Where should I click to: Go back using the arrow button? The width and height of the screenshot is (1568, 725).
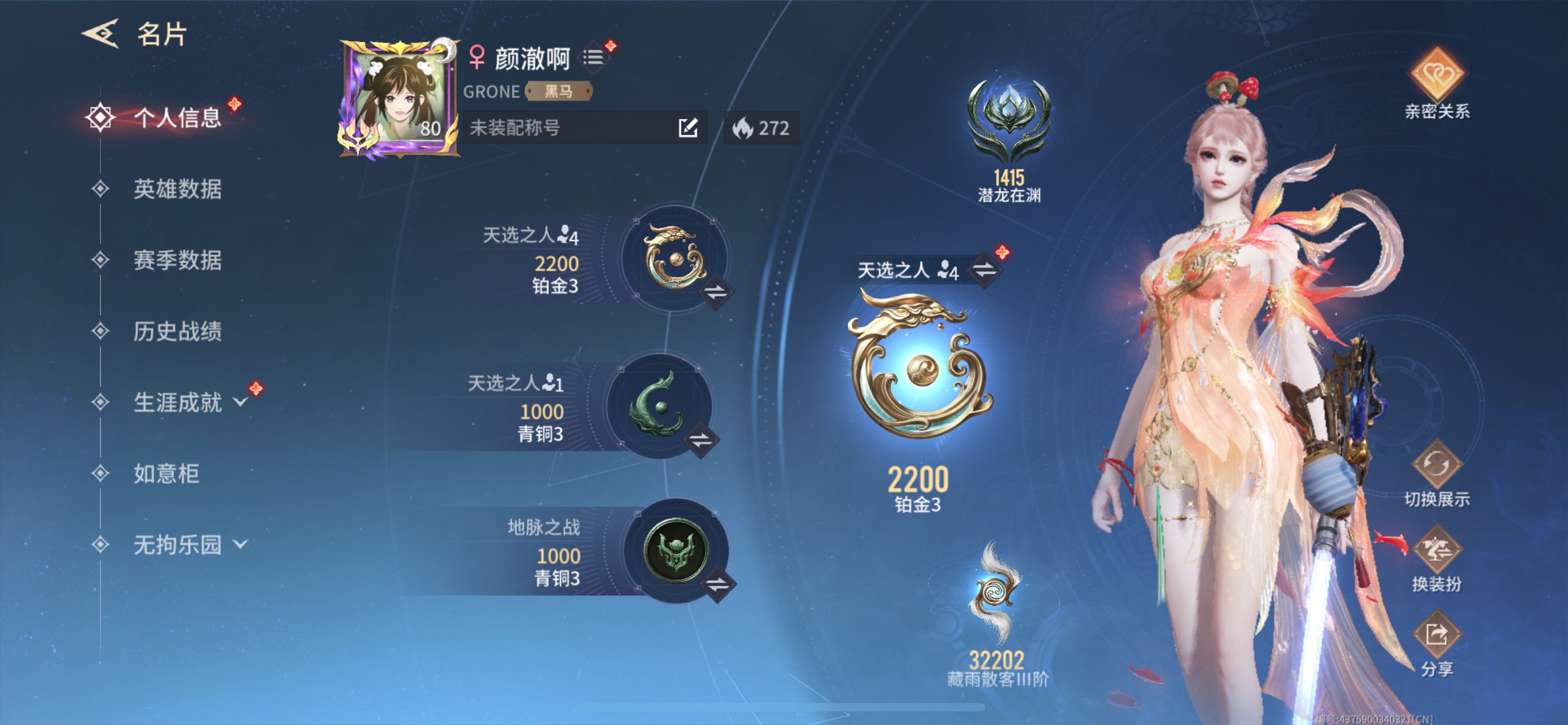tap(100, 33)
